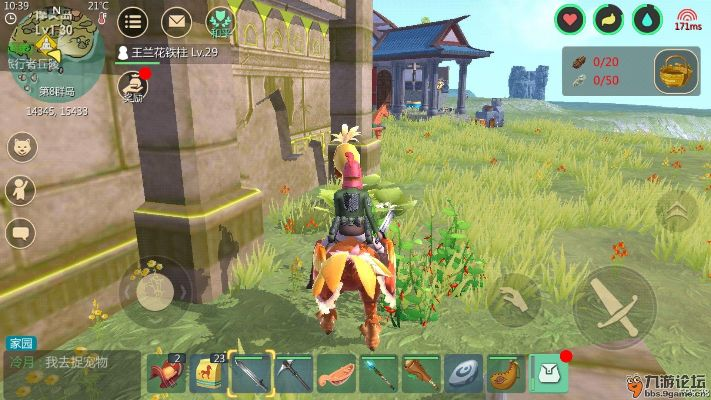
Task: Toggle the peace mode cat icon
Action: (220, 21)
